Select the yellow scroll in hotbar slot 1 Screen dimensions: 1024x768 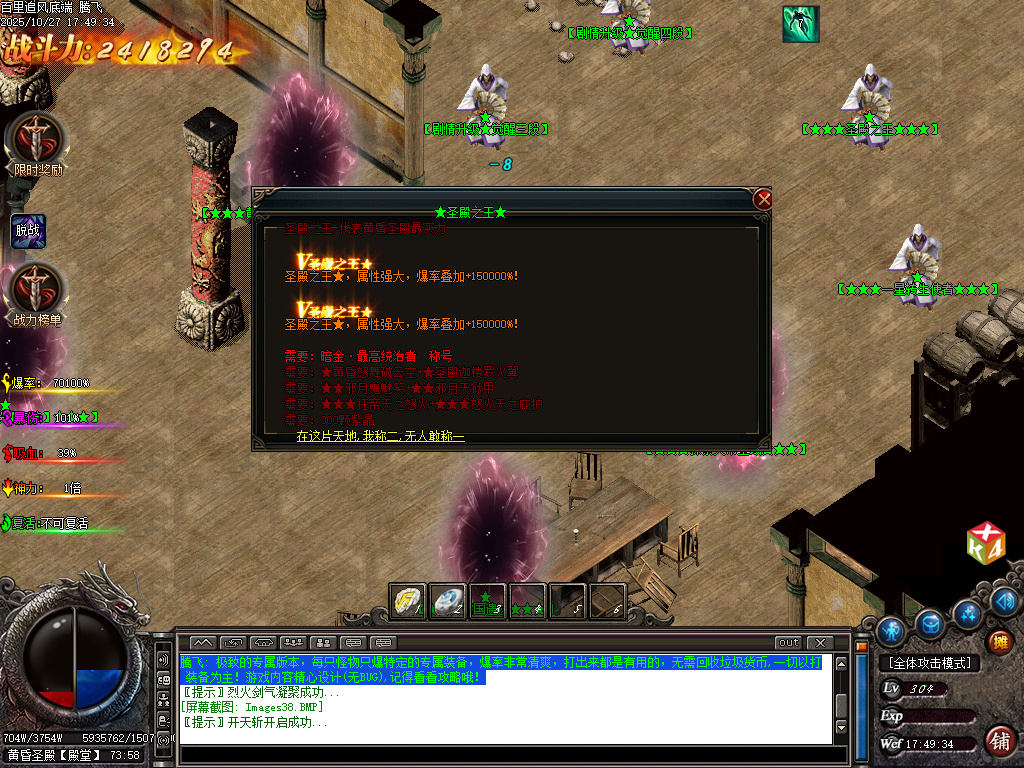407,600
